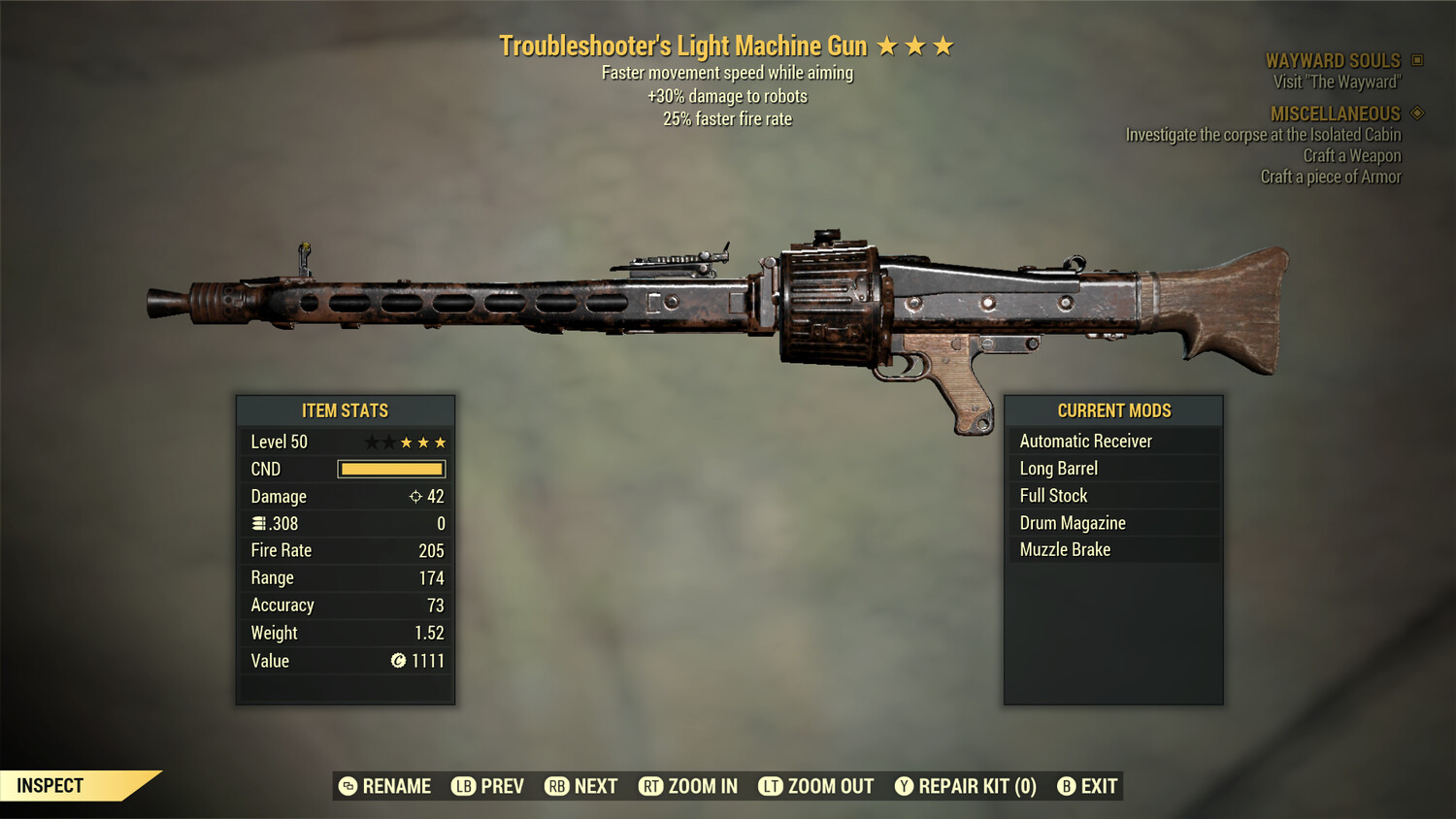Click the RT zoom in icon
Image resolution: width=1456 pixels, height=819 pixels.
(x=653, y=786)
